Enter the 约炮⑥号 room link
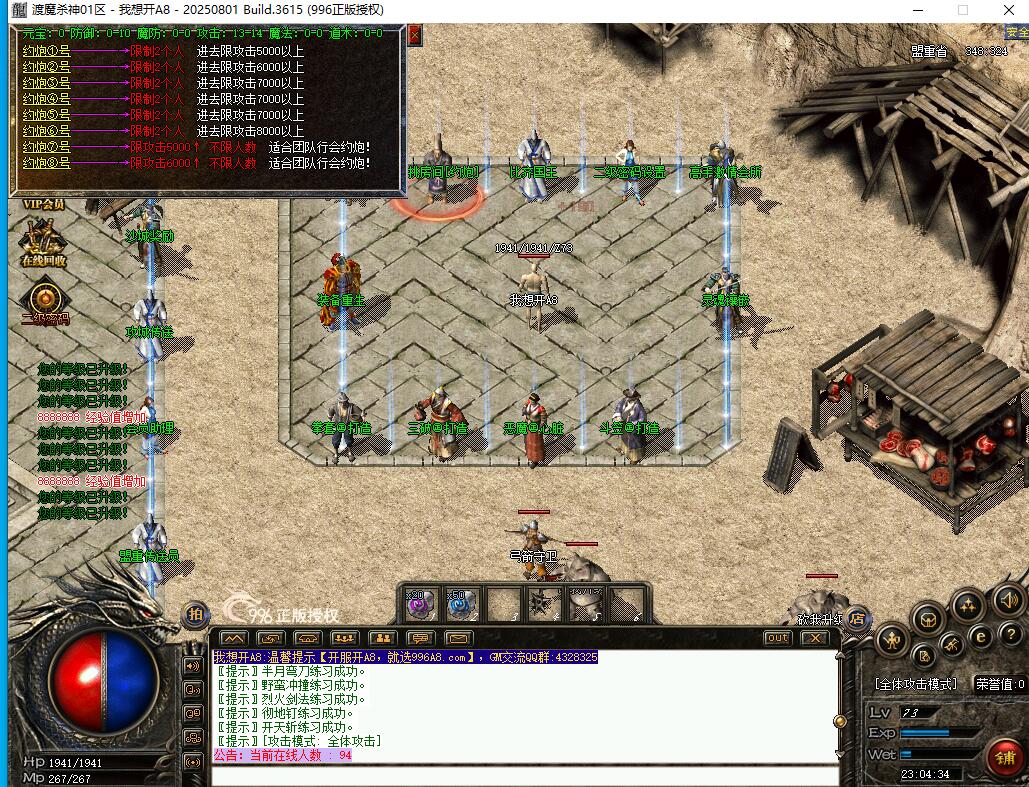Screen dimensions: 1029x787 [46, 130]
